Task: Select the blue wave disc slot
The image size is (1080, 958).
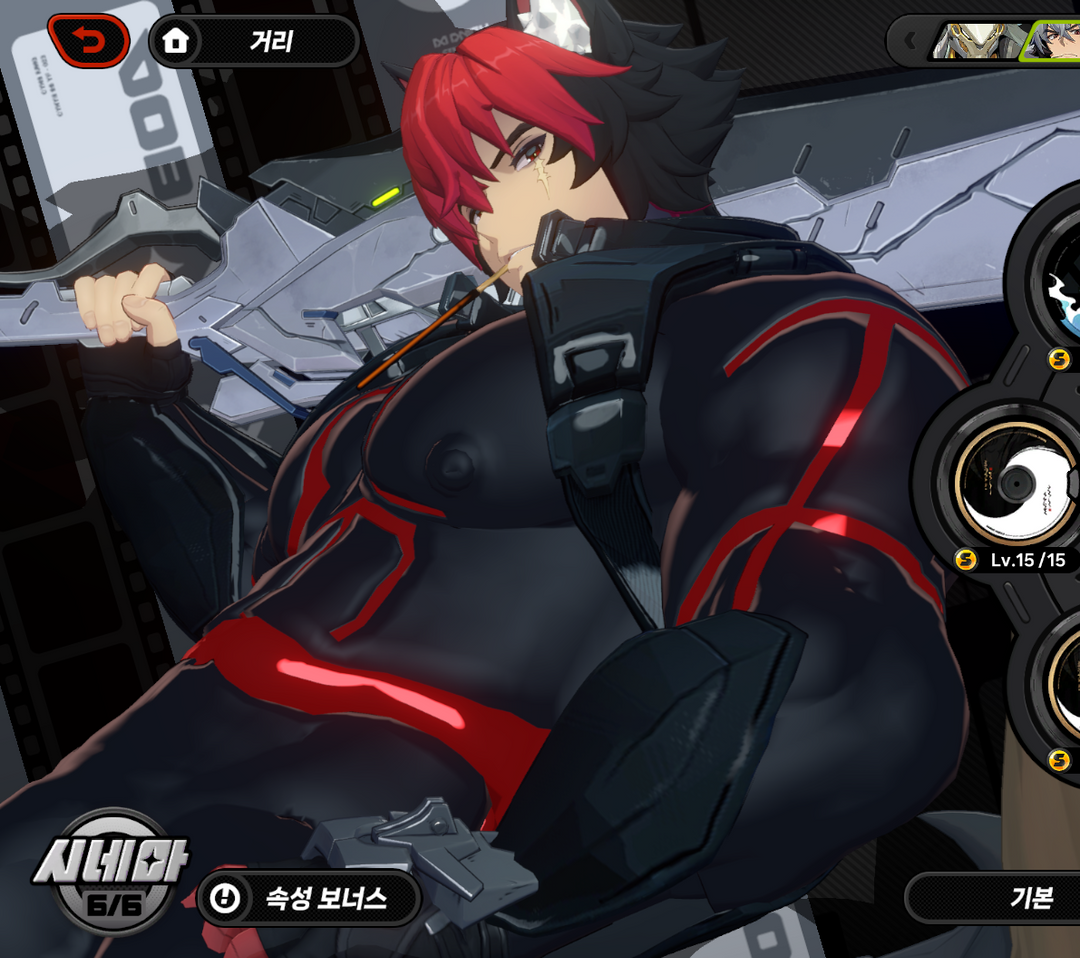Action: point(1060,285)
